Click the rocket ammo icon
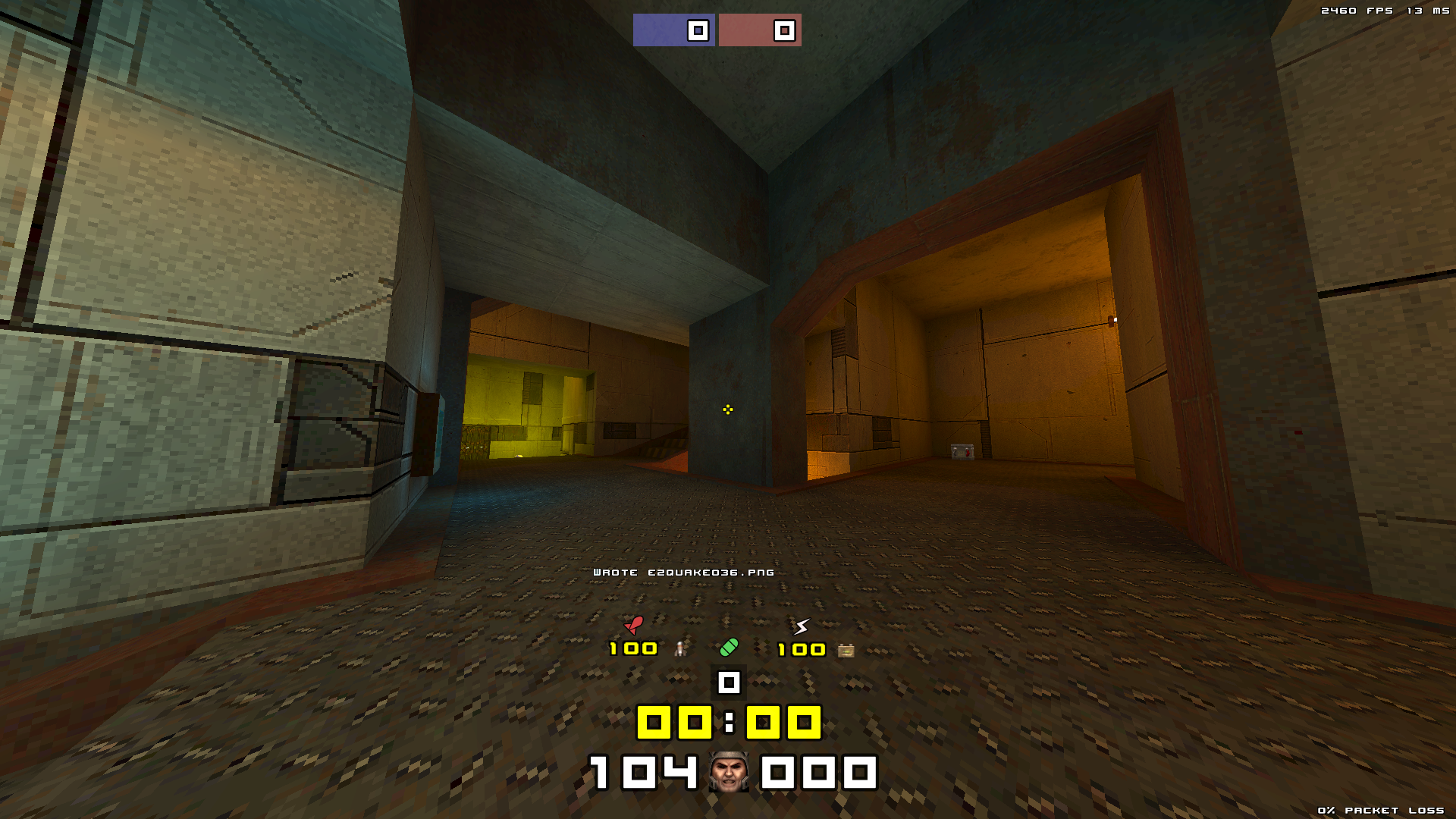This screenshot has height=819, width=1456. pyautogui.click(x=681, y=648)
